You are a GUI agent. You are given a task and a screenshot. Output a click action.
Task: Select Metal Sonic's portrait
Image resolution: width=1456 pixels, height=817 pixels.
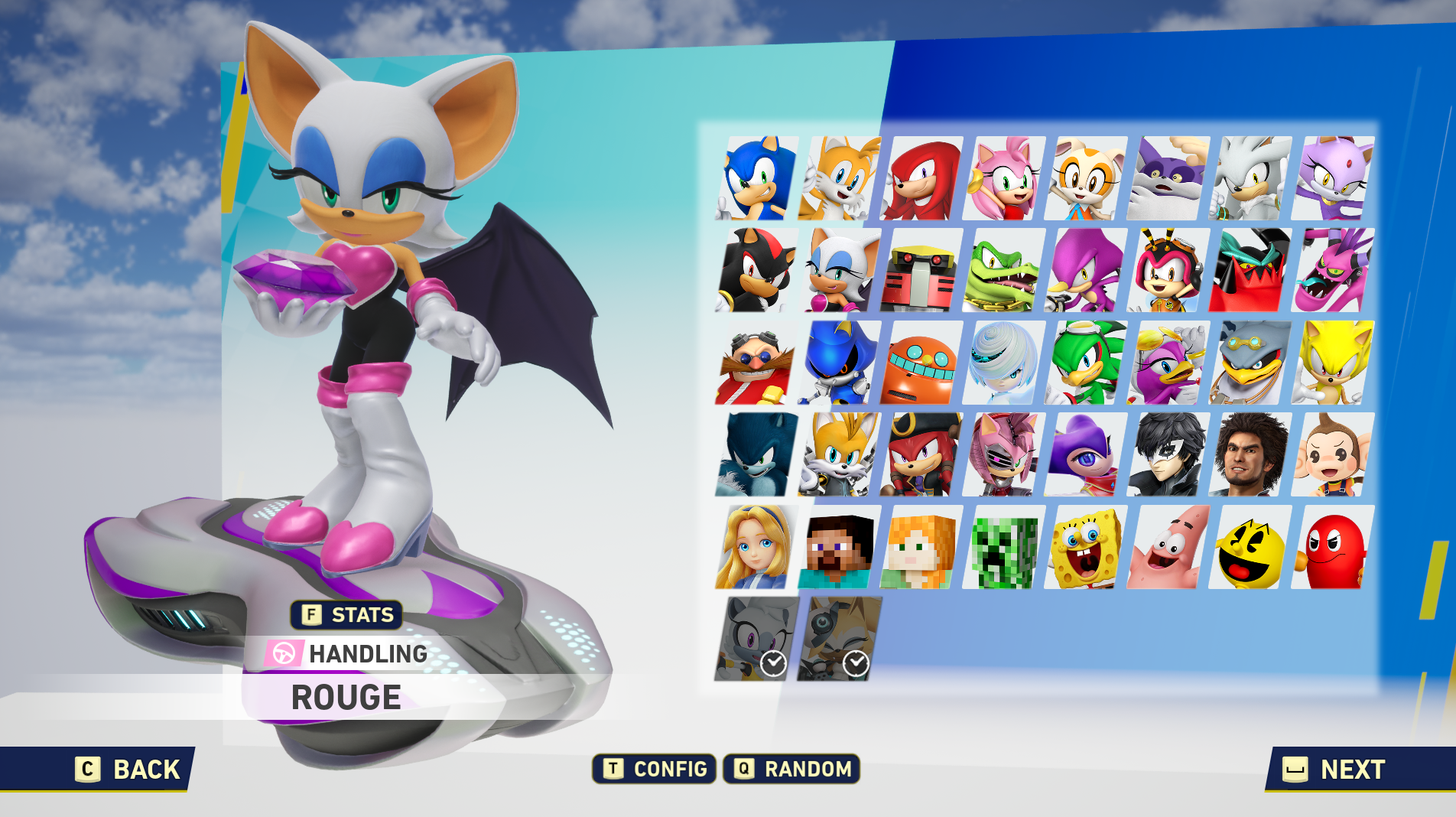(839, 363)
